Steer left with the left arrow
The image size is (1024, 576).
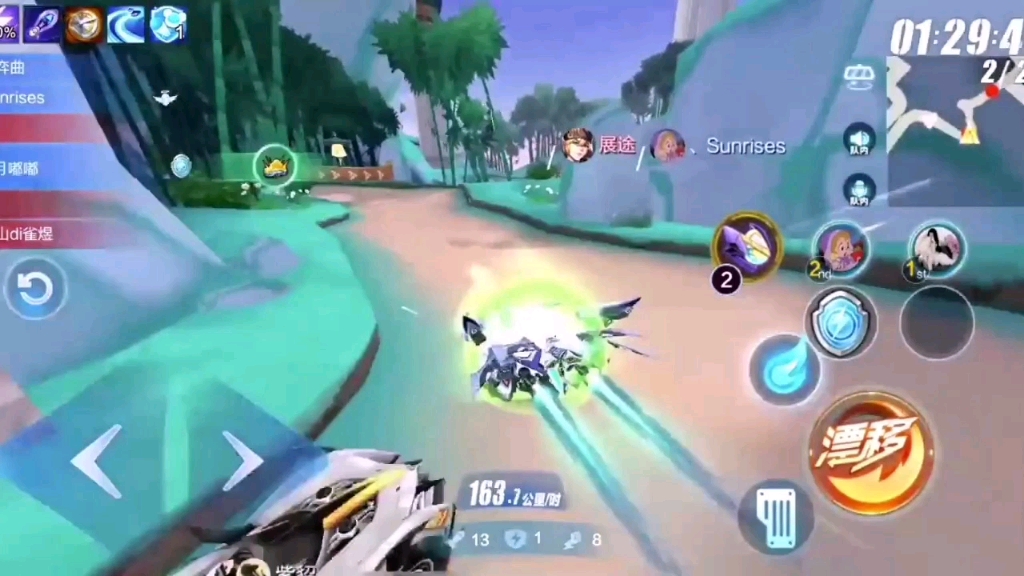point(96,461)
